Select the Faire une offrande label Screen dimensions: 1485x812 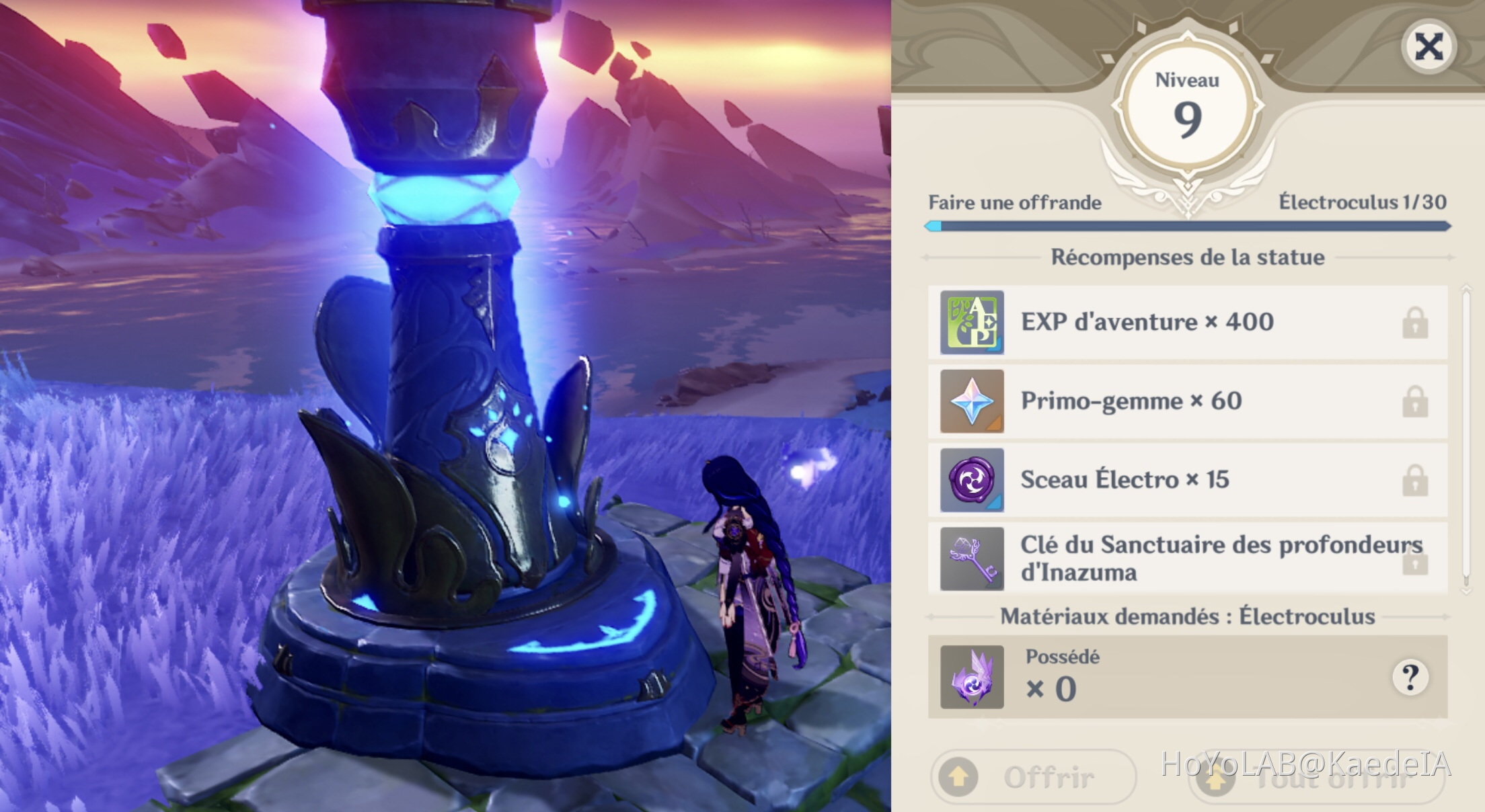(1014, 204)
